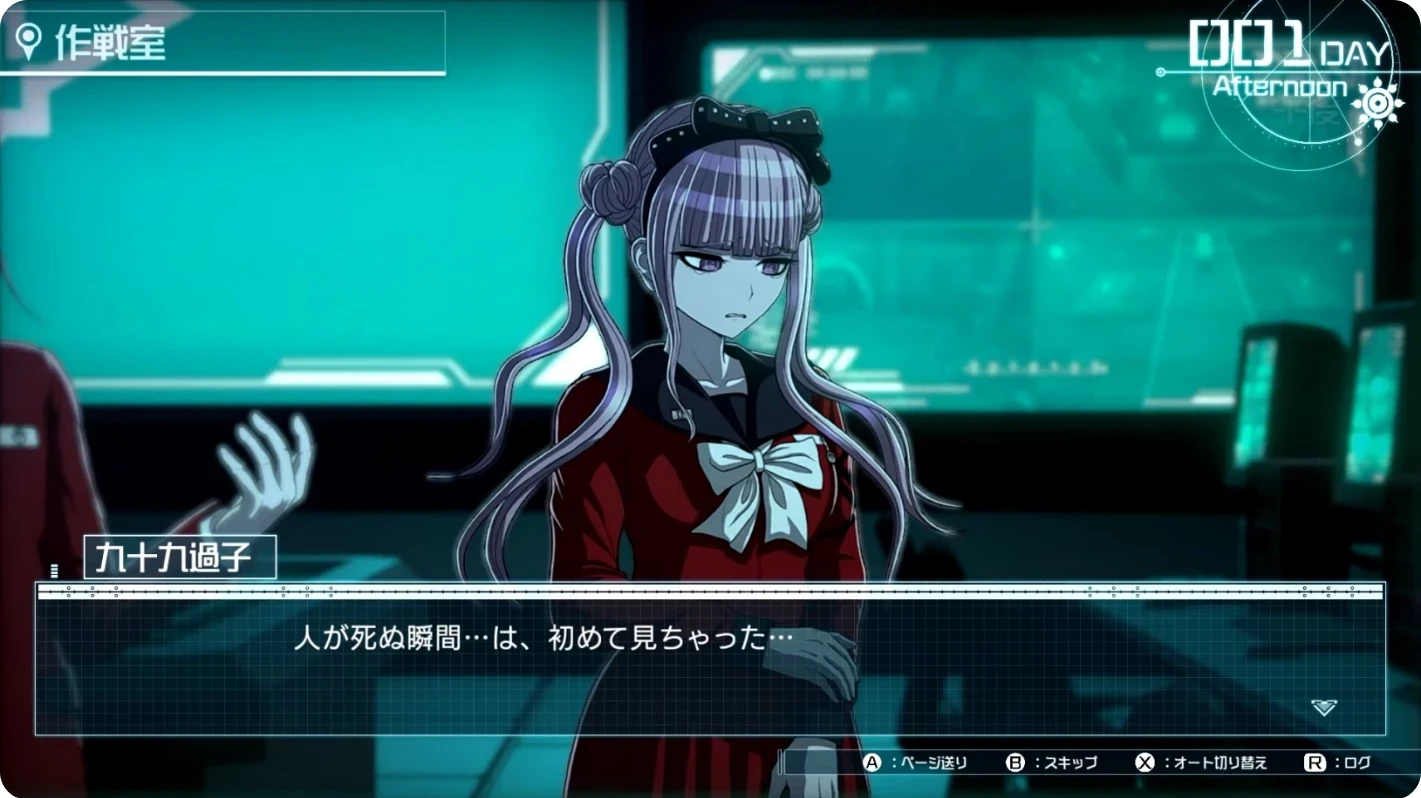Continue 九十九過子's dialogue text box
Screen dimensions: 1421x798
(710, 661)
